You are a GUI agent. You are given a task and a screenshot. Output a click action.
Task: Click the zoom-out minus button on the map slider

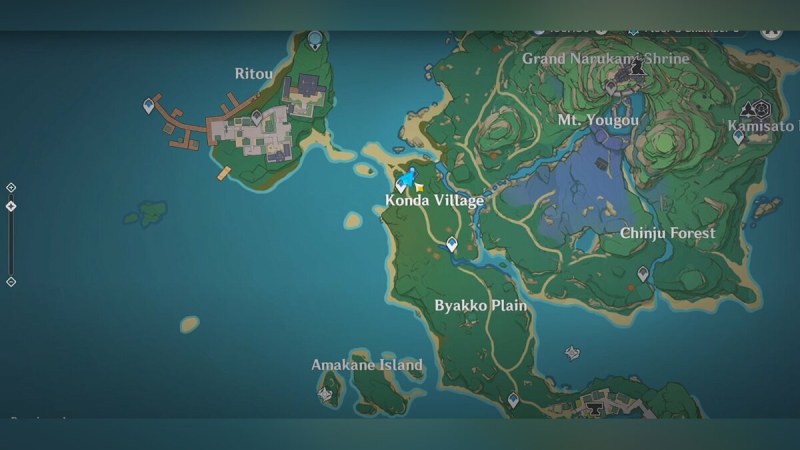[11, 282]
